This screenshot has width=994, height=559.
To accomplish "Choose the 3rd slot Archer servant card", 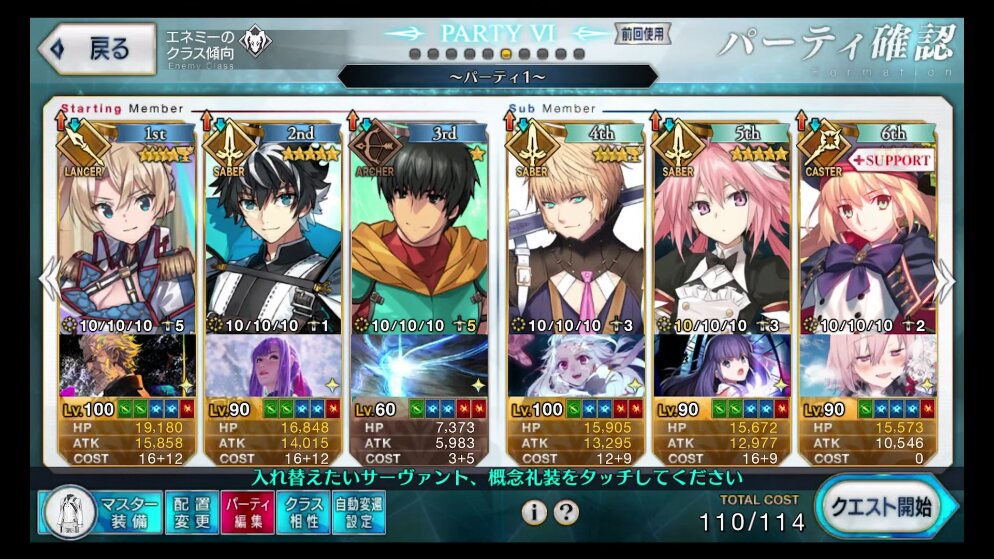I will (x=417, y=230).
